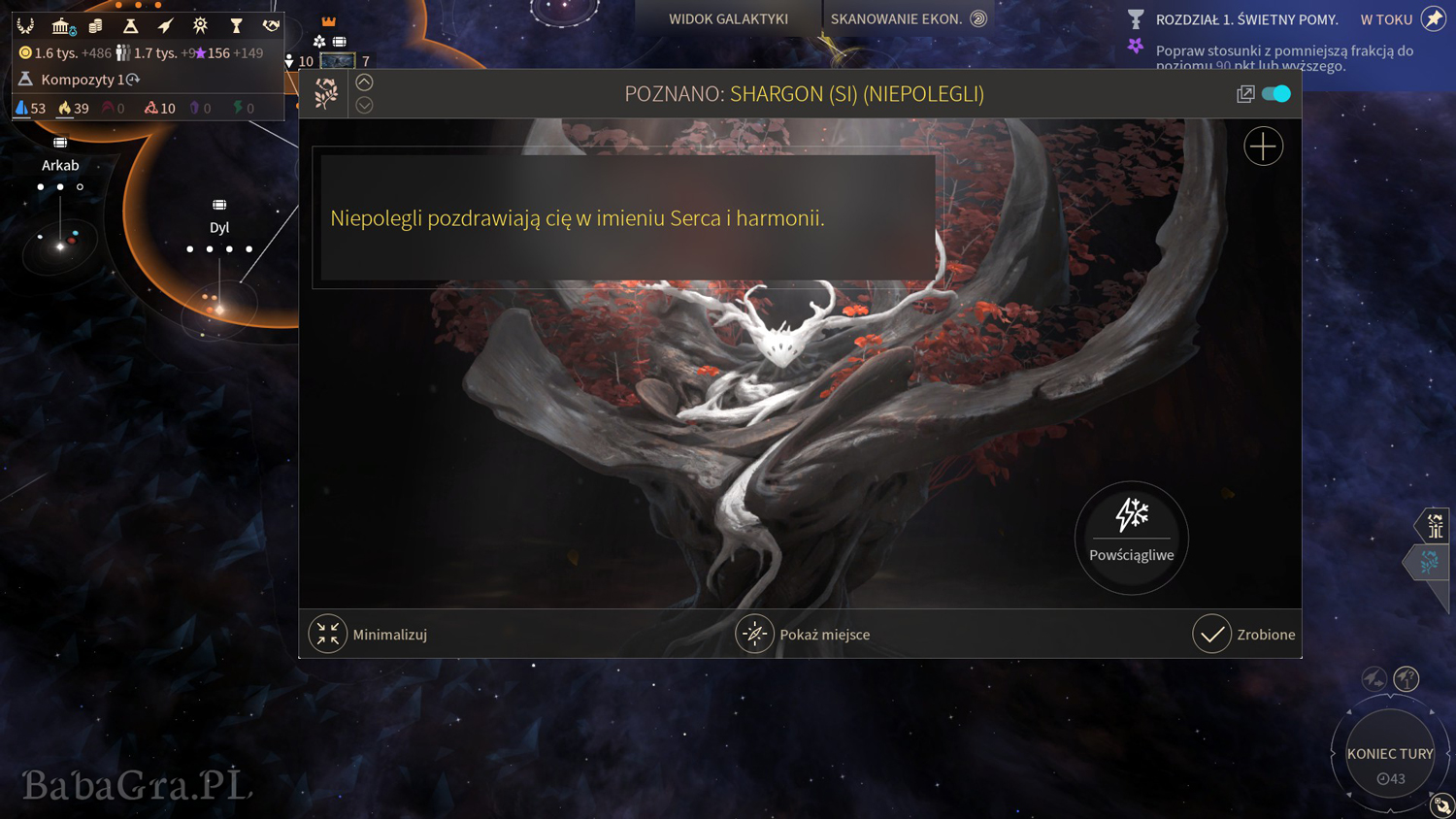
Task: Toggle the cyan switch in notification header
Action: pos(1276,94)
